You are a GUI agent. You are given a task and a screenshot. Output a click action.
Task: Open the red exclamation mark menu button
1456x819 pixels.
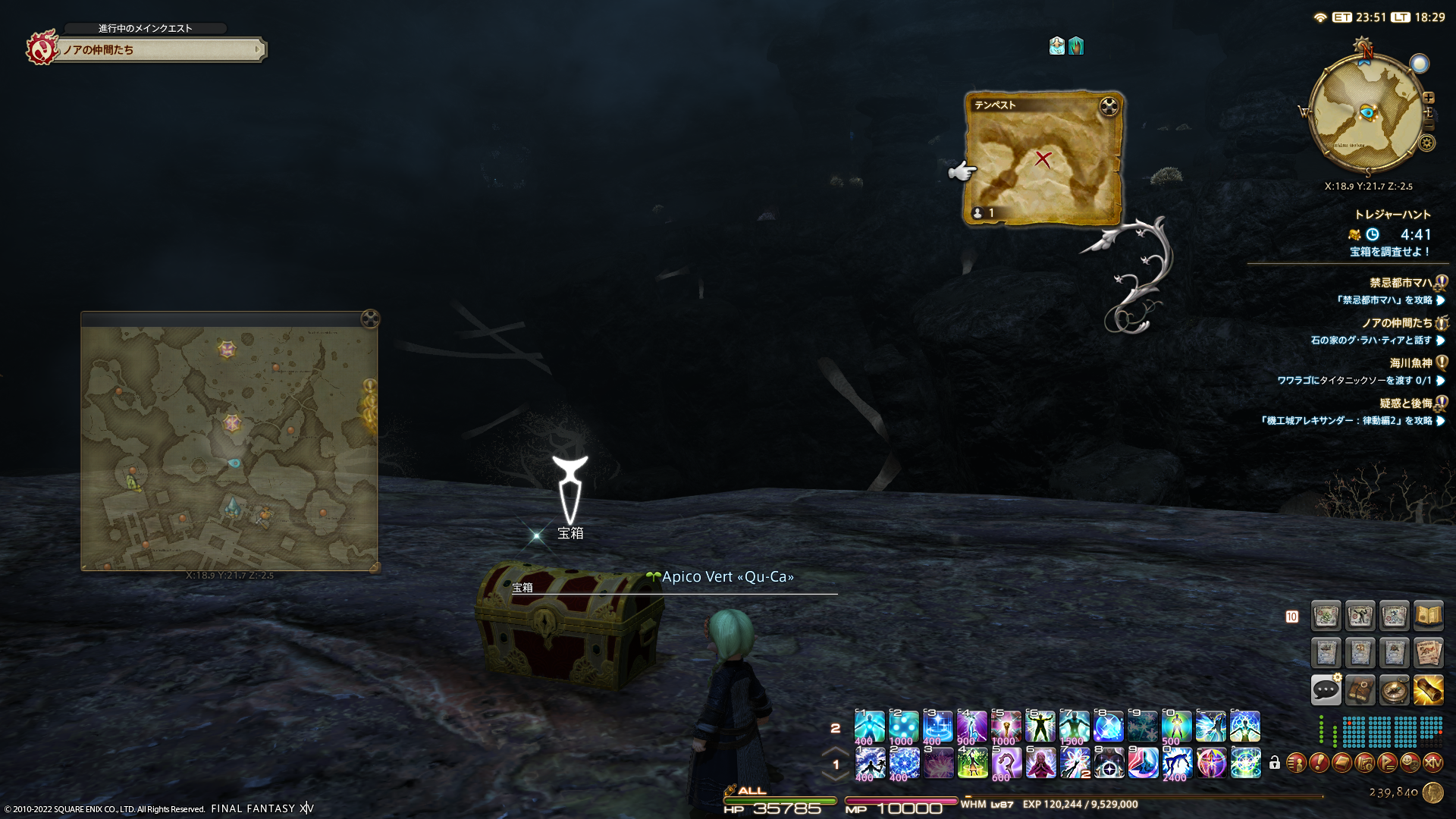pos(1319,763)
